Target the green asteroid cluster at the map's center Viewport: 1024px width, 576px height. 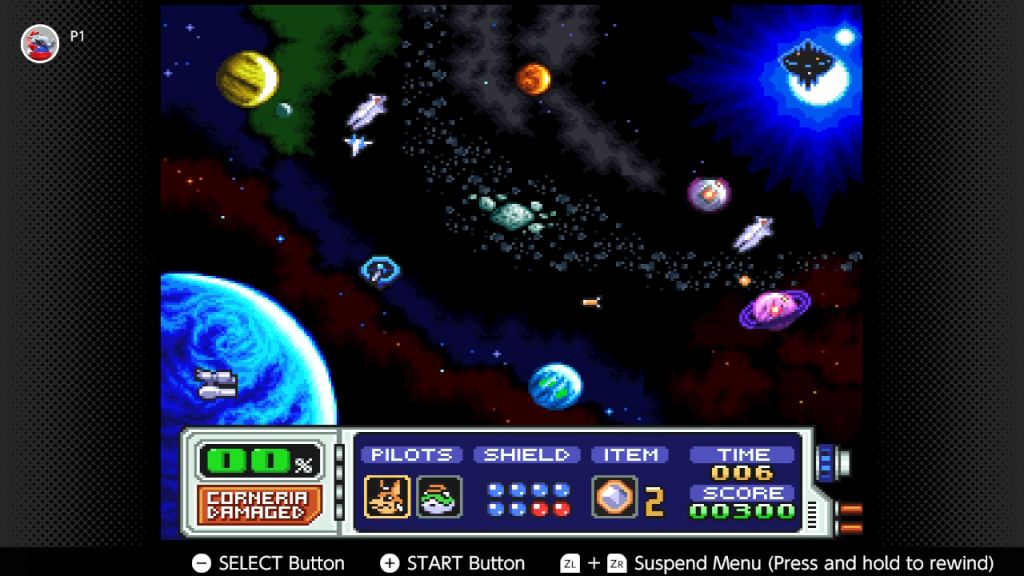[x=512, y=213]
